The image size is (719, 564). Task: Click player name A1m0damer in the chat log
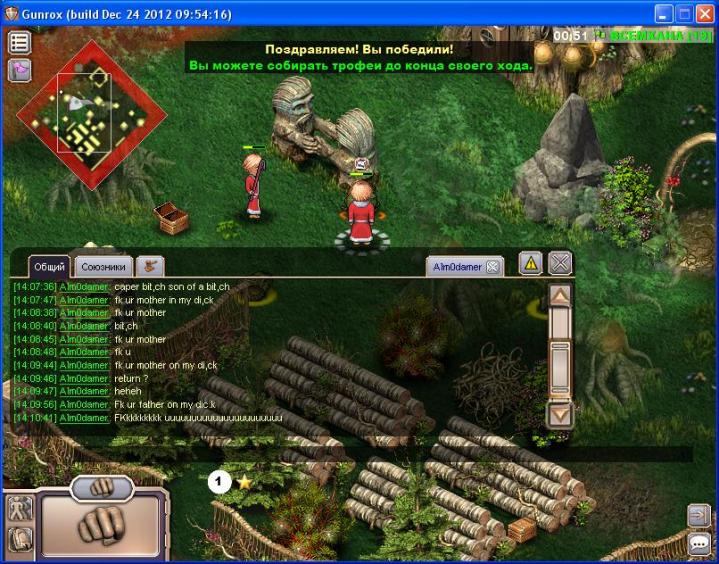click(x=84, y=287)
